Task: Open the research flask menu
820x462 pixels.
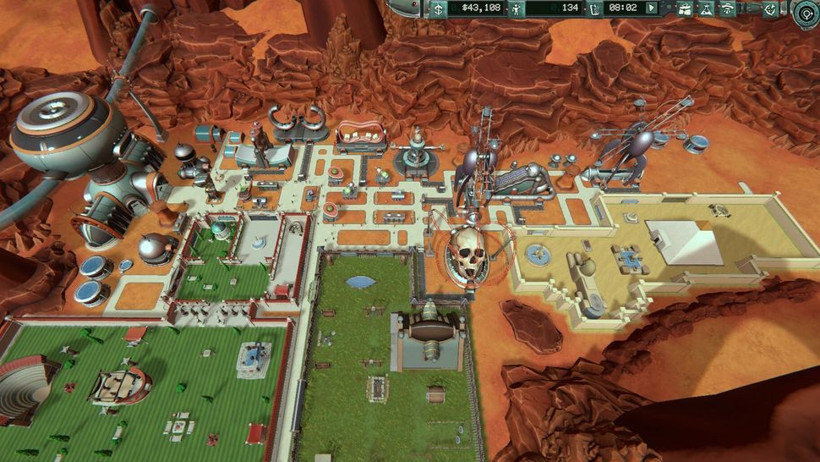Action: point(706,9)
